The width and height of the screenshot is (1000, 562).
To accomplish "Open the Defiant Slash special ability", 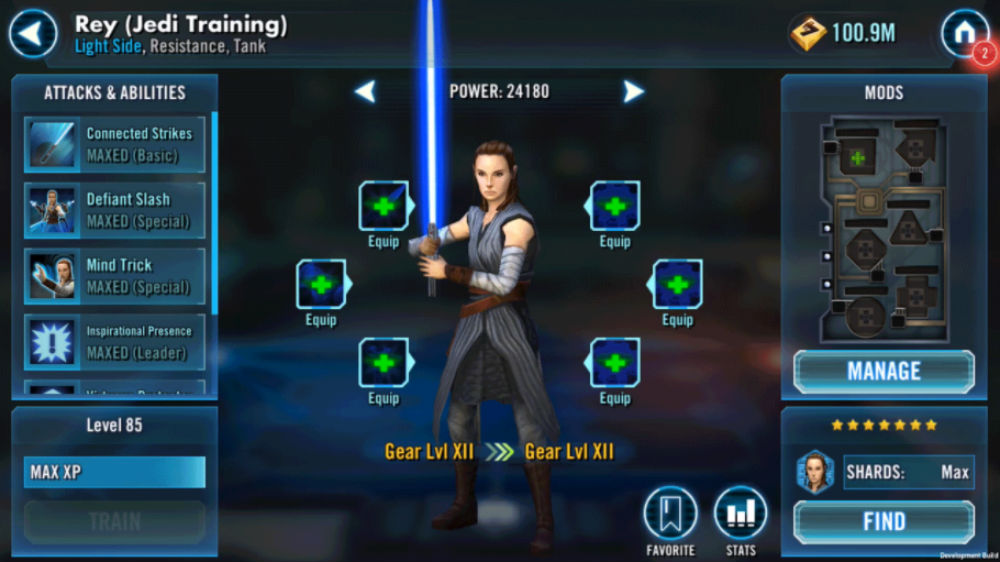I will tap(115, 210).
